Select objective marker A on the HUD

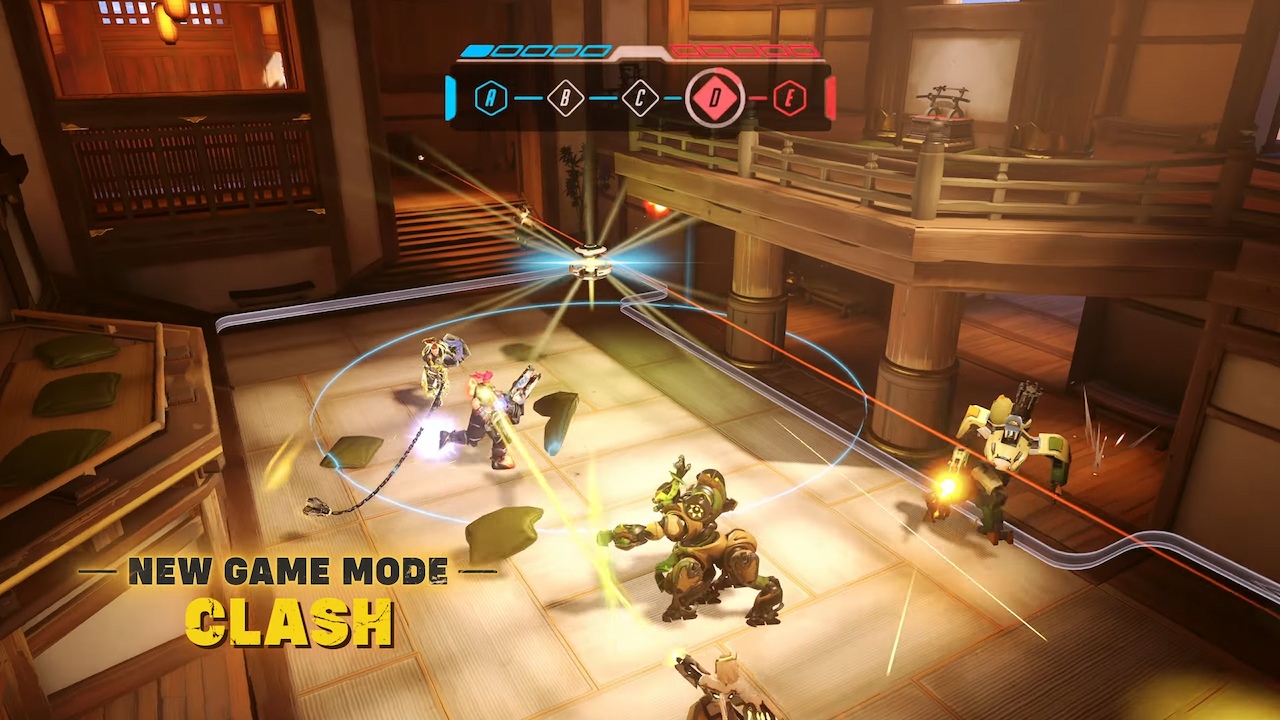[489, 97]
